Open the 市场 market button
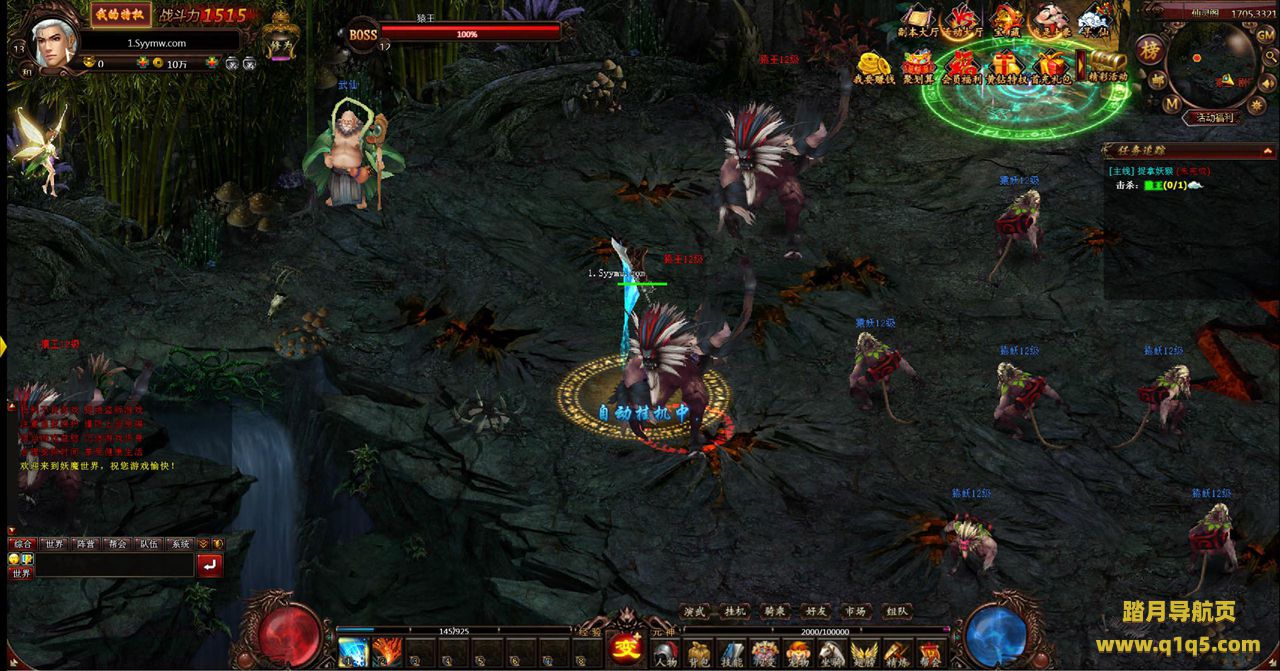Image resolution: width=1280 pixels, height=671 pixels. [x=855, y=611]
